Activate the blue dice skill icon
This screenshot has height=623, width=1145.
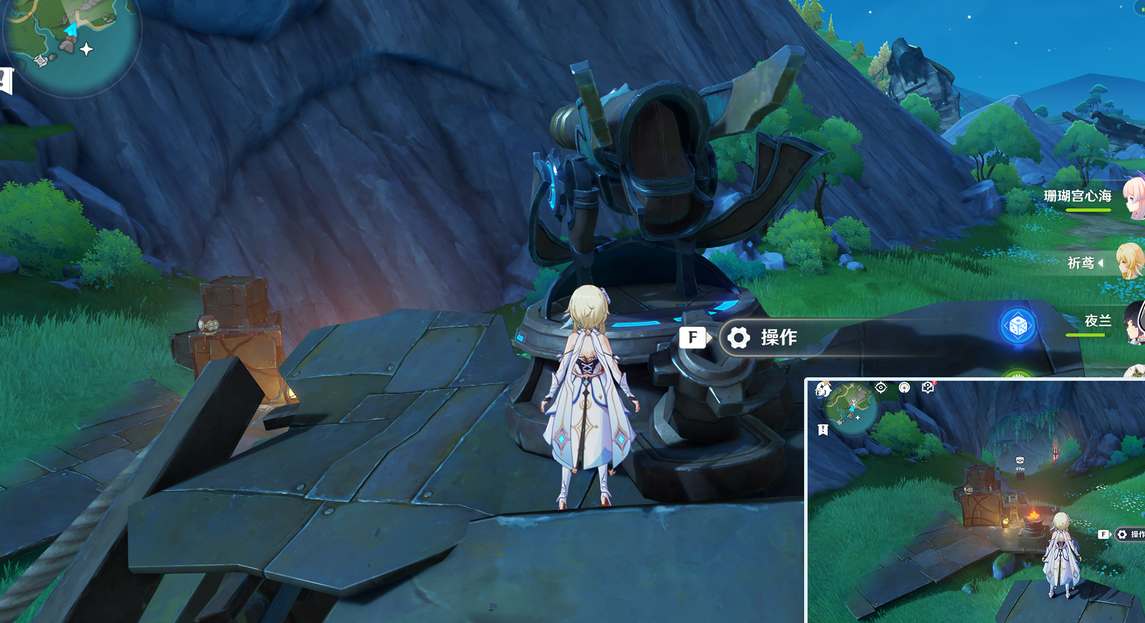[x=1016, y=326]
